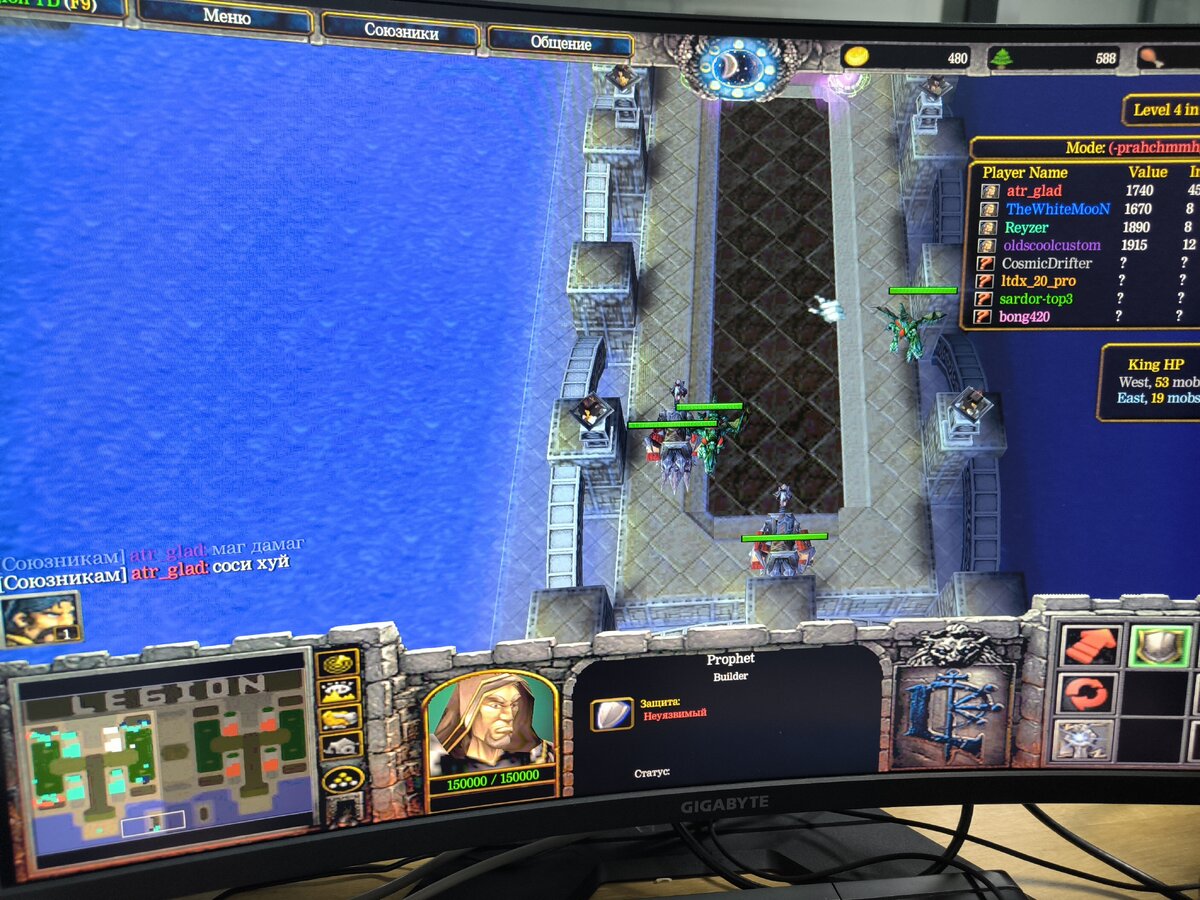Click the Prophet builder portrait
Viewport: 1200px width, 900px height.
tap(489, 726)
